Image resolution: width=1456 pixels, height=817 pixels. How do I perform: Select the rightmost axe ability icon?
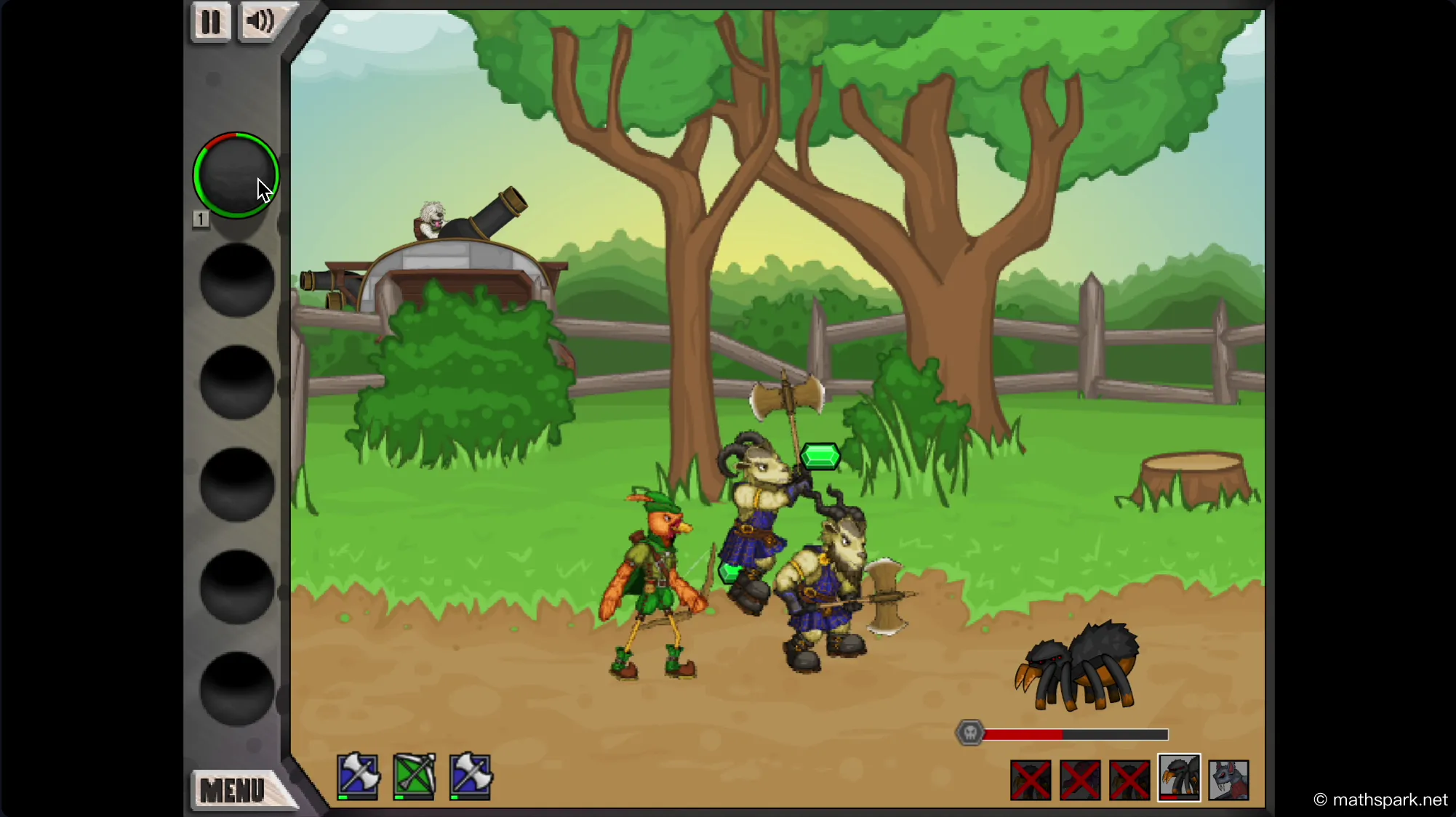pyautogui.click(x=471, y=776)
